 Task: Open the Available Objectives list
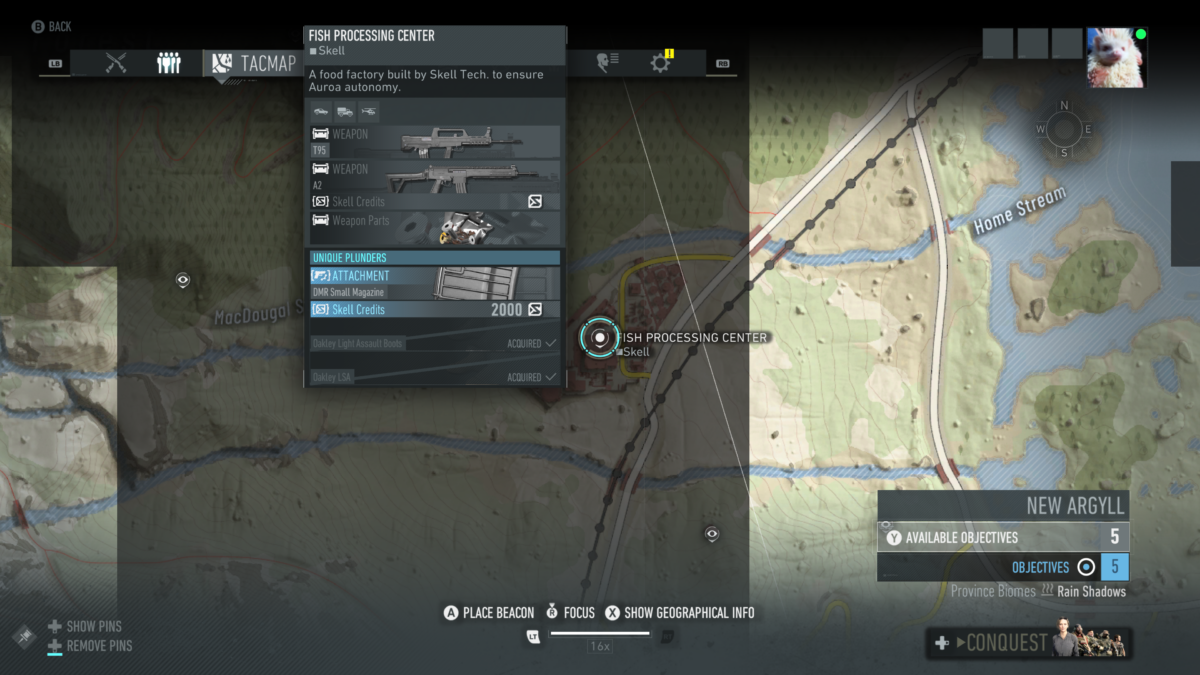(1003, 537)
